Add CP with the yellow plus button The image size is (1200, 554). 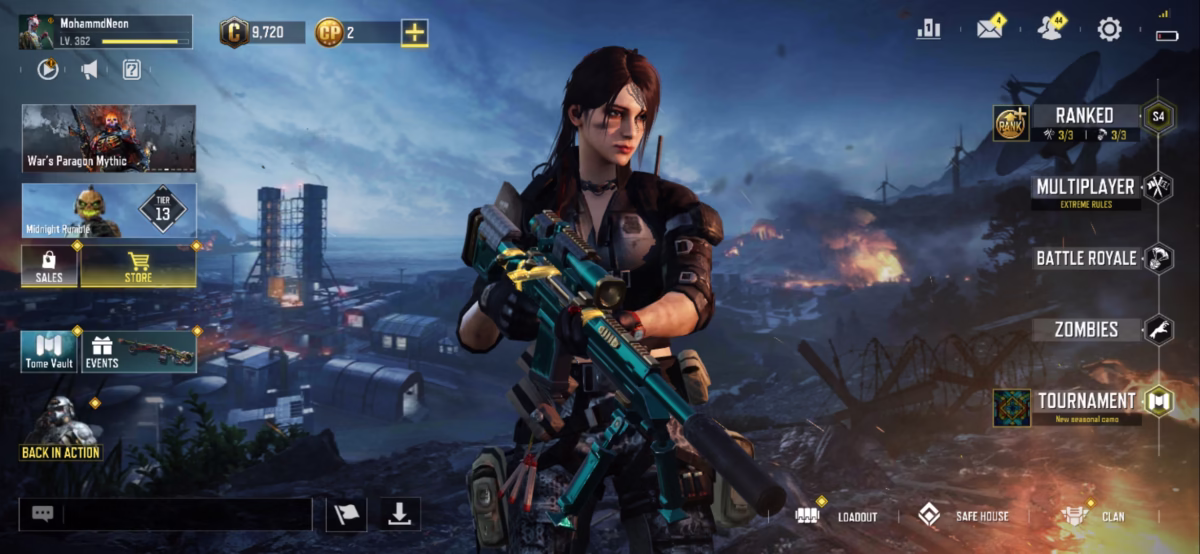tap(414, 32)
